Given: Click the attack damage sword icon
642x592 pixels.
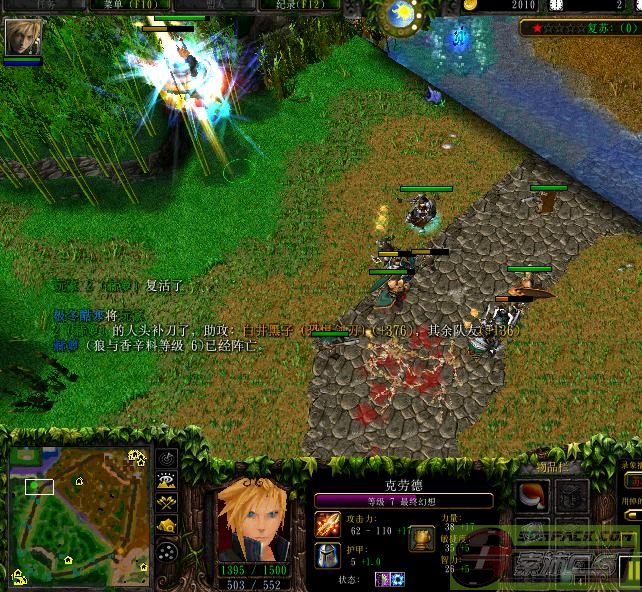Looking at the screenshot, I should 327,522.
